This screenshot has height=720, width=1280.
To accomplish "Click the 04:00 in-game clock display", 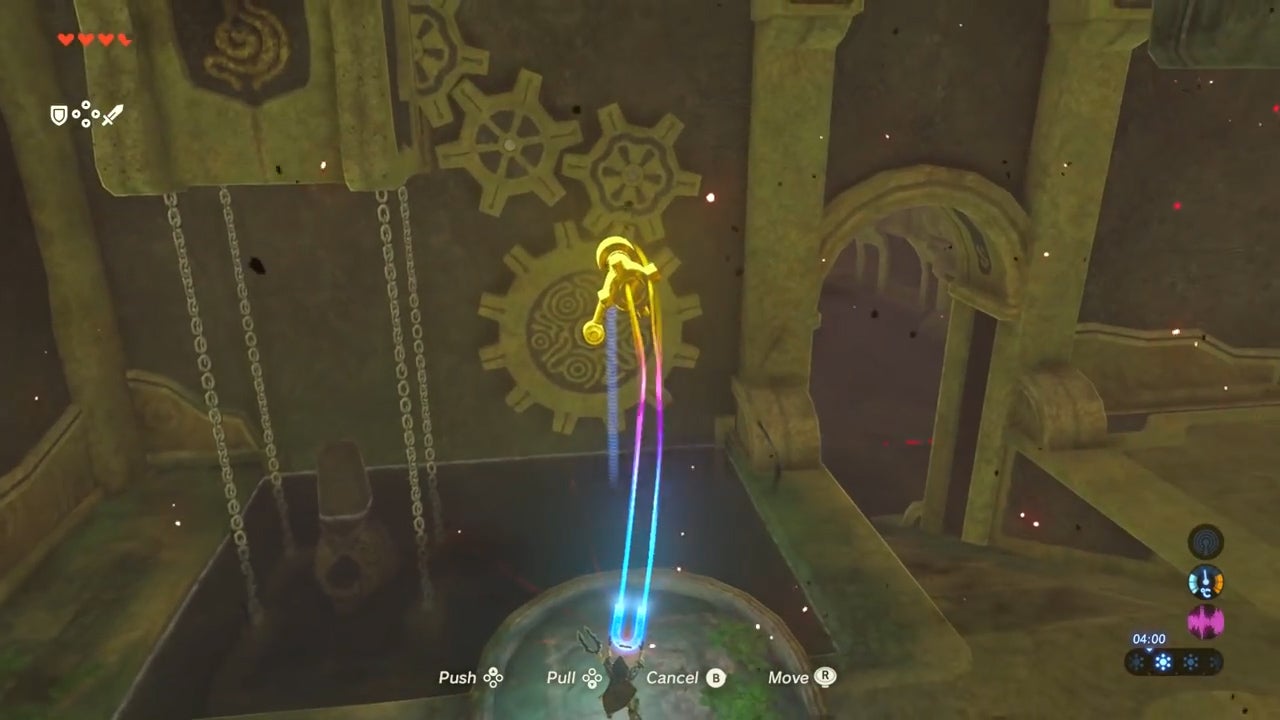I will [x=1150, y=638].
